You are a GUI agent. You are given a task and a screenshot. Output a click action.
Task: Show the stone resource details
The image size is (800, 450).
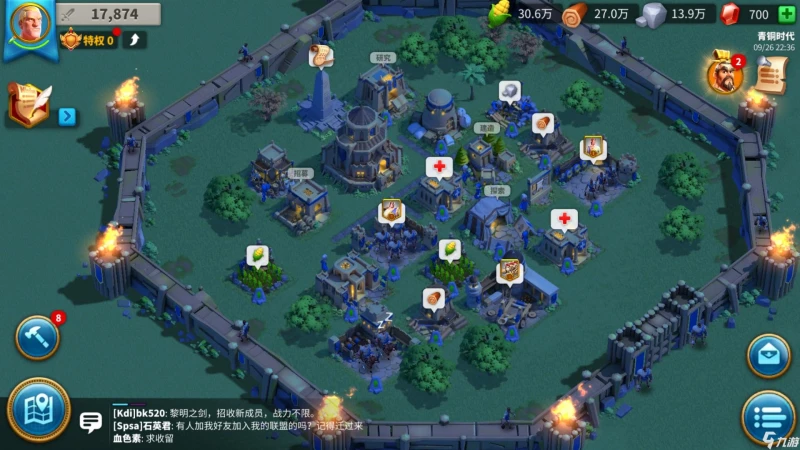677,14
